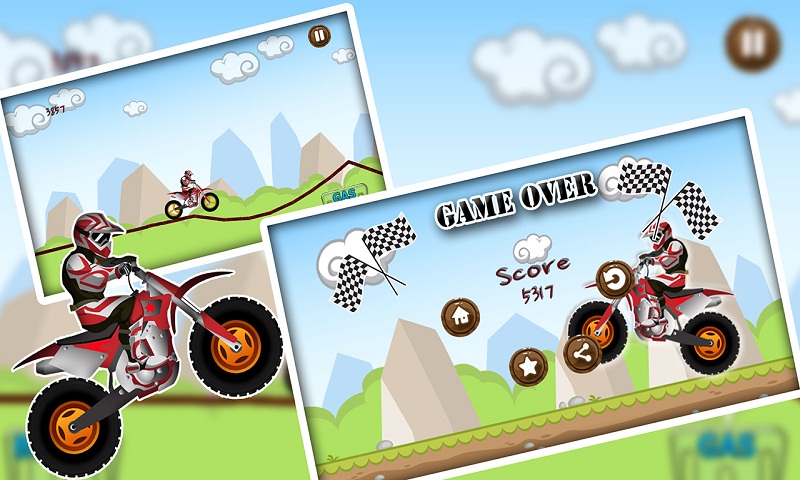Click the home button on Game Over screen
This screenshot has height=480, width=800.
click(x=460, y=316)
